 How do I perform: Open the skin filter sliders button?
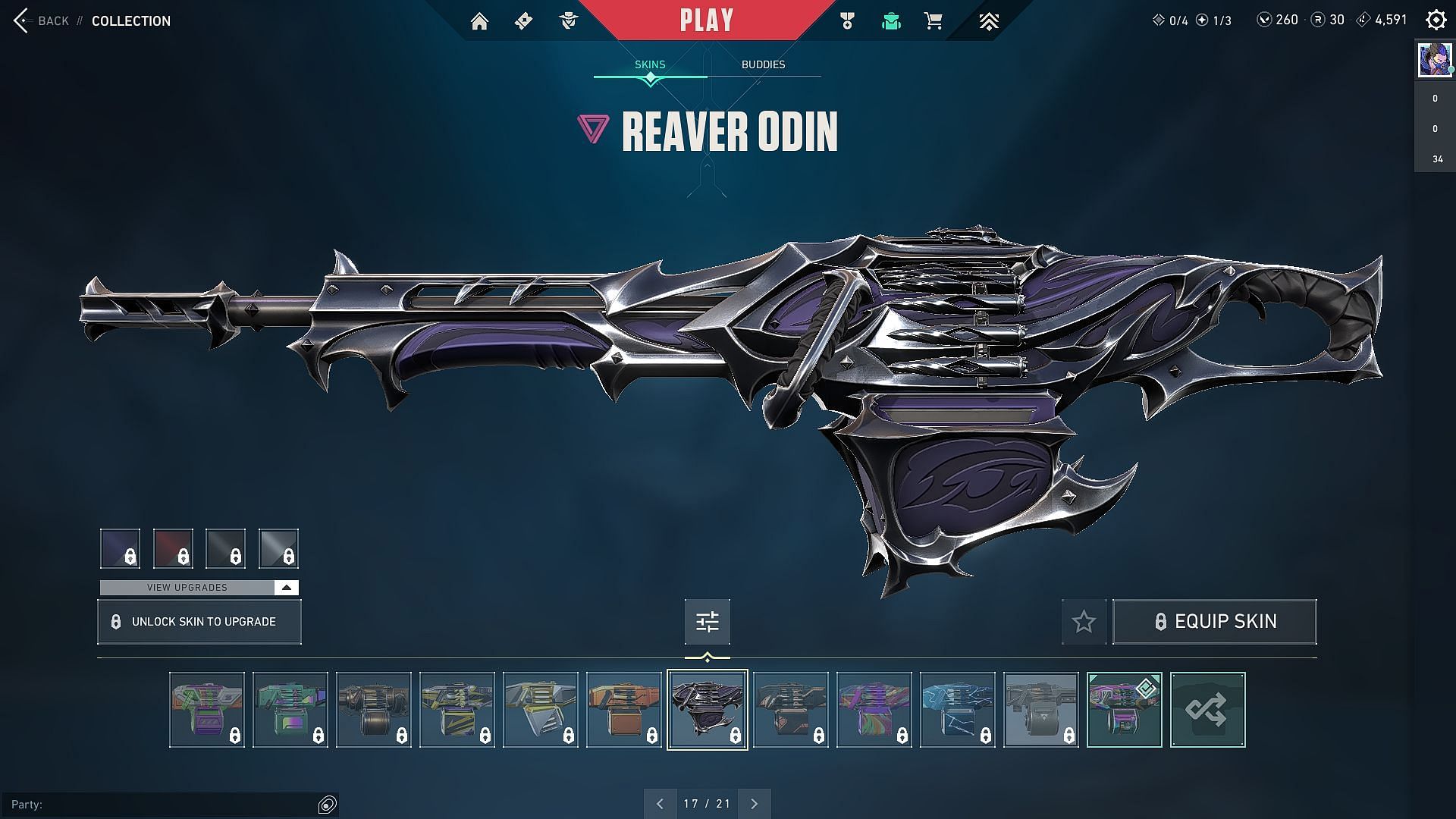pos(707,622)
